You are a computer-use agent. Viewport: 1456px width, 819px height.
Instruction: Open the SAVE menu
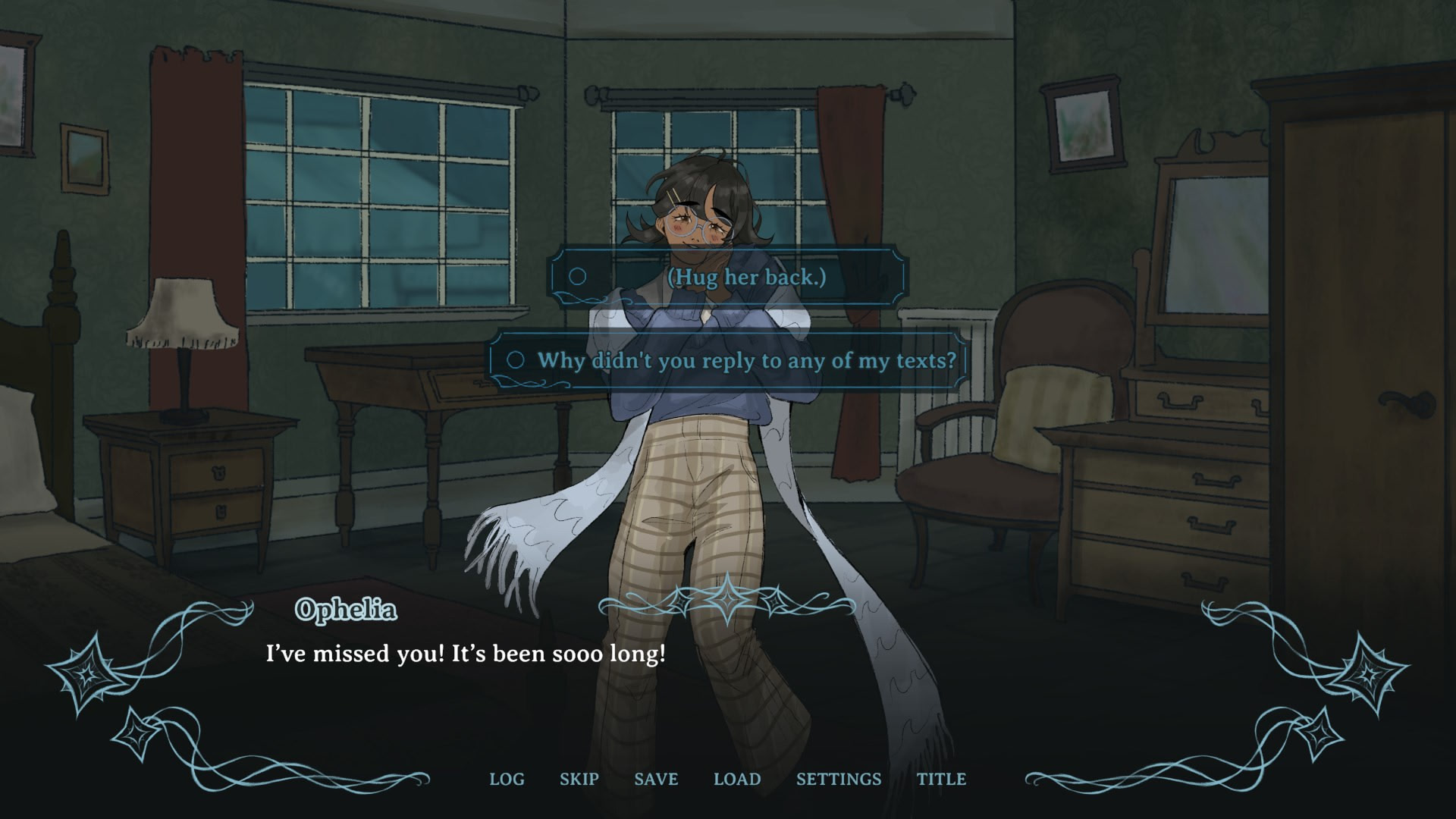(656, 779)
